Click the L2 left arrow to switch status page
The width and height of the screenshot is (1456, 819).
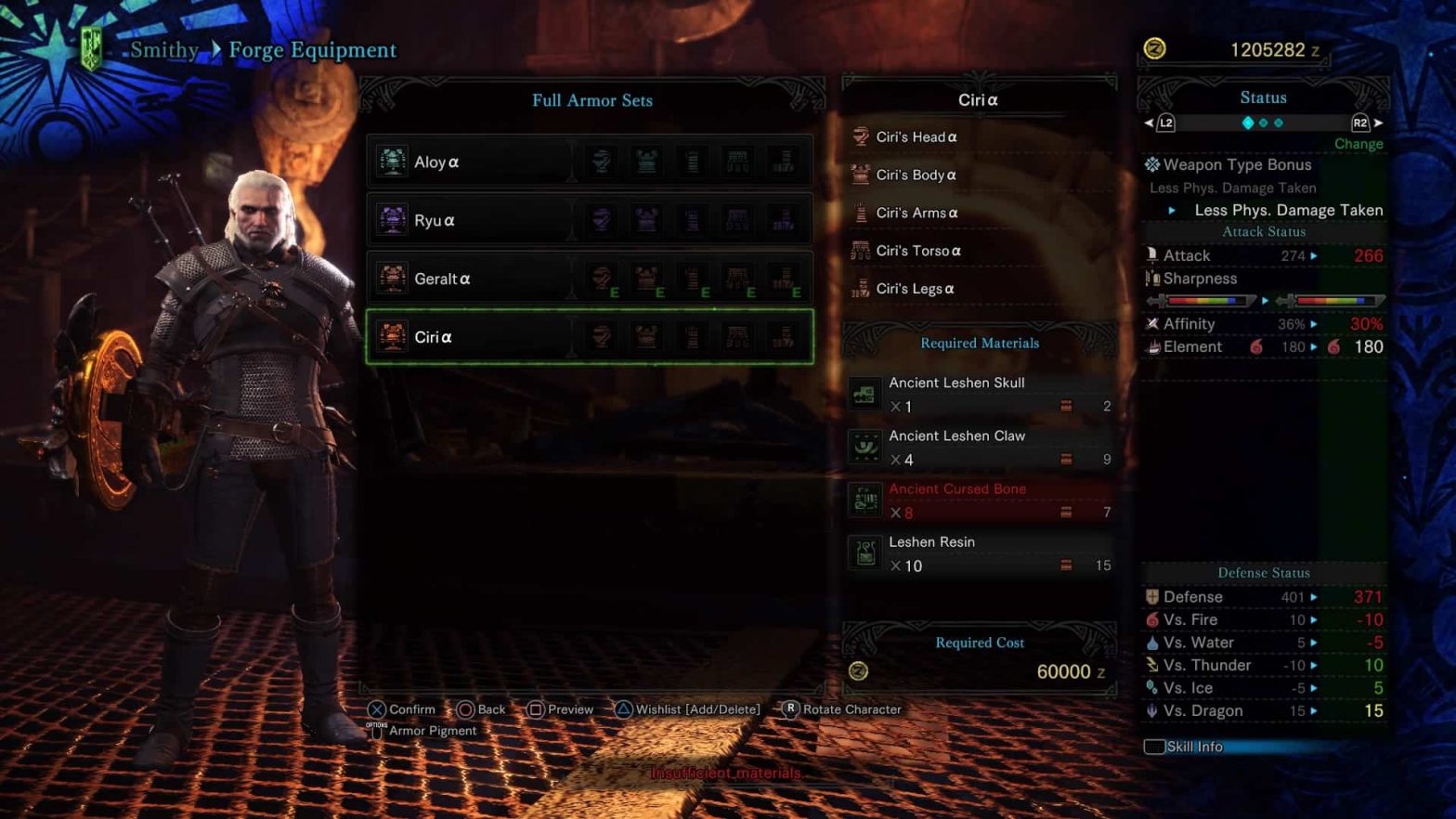pos(1148,122)
